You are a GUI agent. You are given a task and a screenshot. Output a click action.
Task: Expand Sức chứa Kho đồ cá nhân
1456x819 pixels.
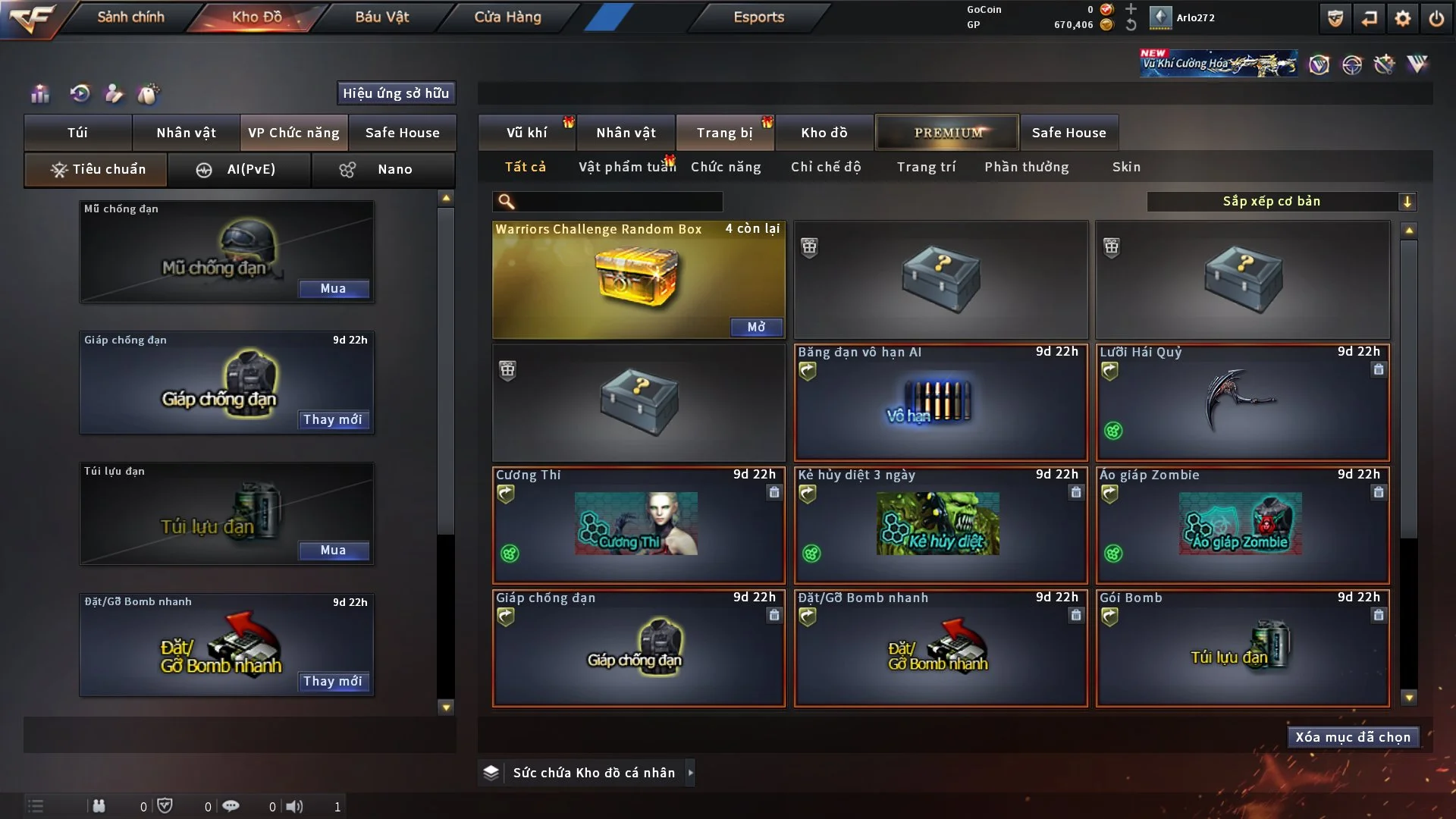689,773
